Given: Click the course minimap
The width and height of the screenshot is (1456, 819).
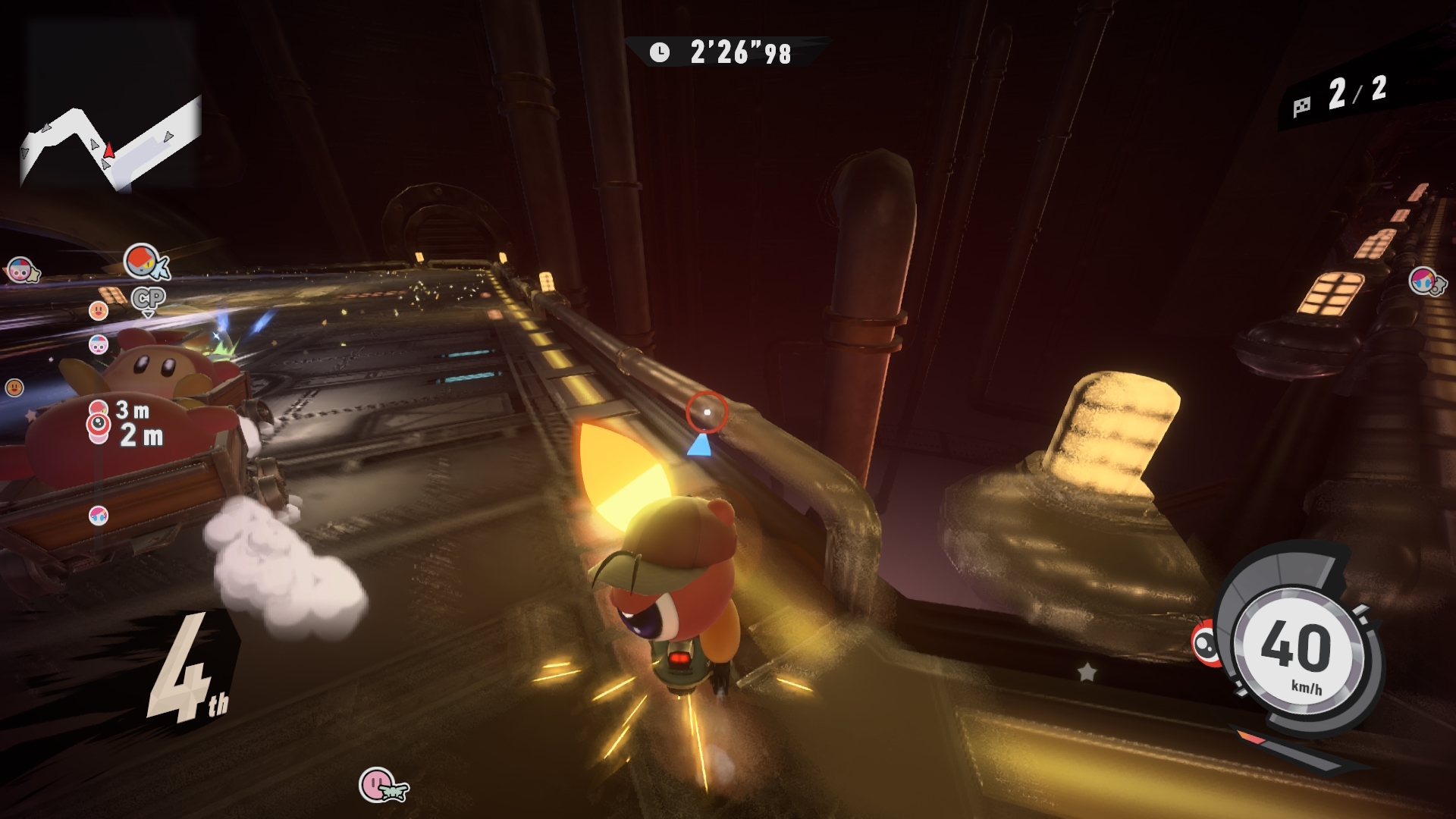Looking at the screenshot, I should pos(111,144).
